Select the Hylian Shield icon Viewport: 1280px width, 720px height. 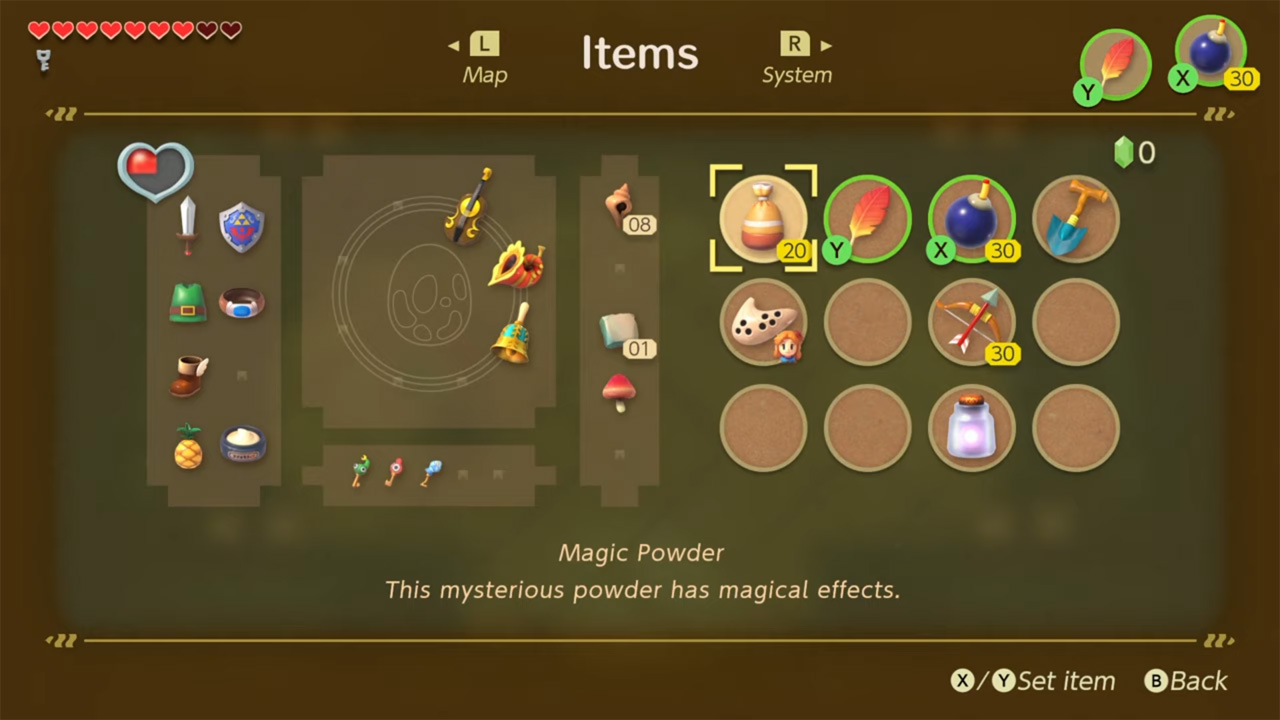242,228
